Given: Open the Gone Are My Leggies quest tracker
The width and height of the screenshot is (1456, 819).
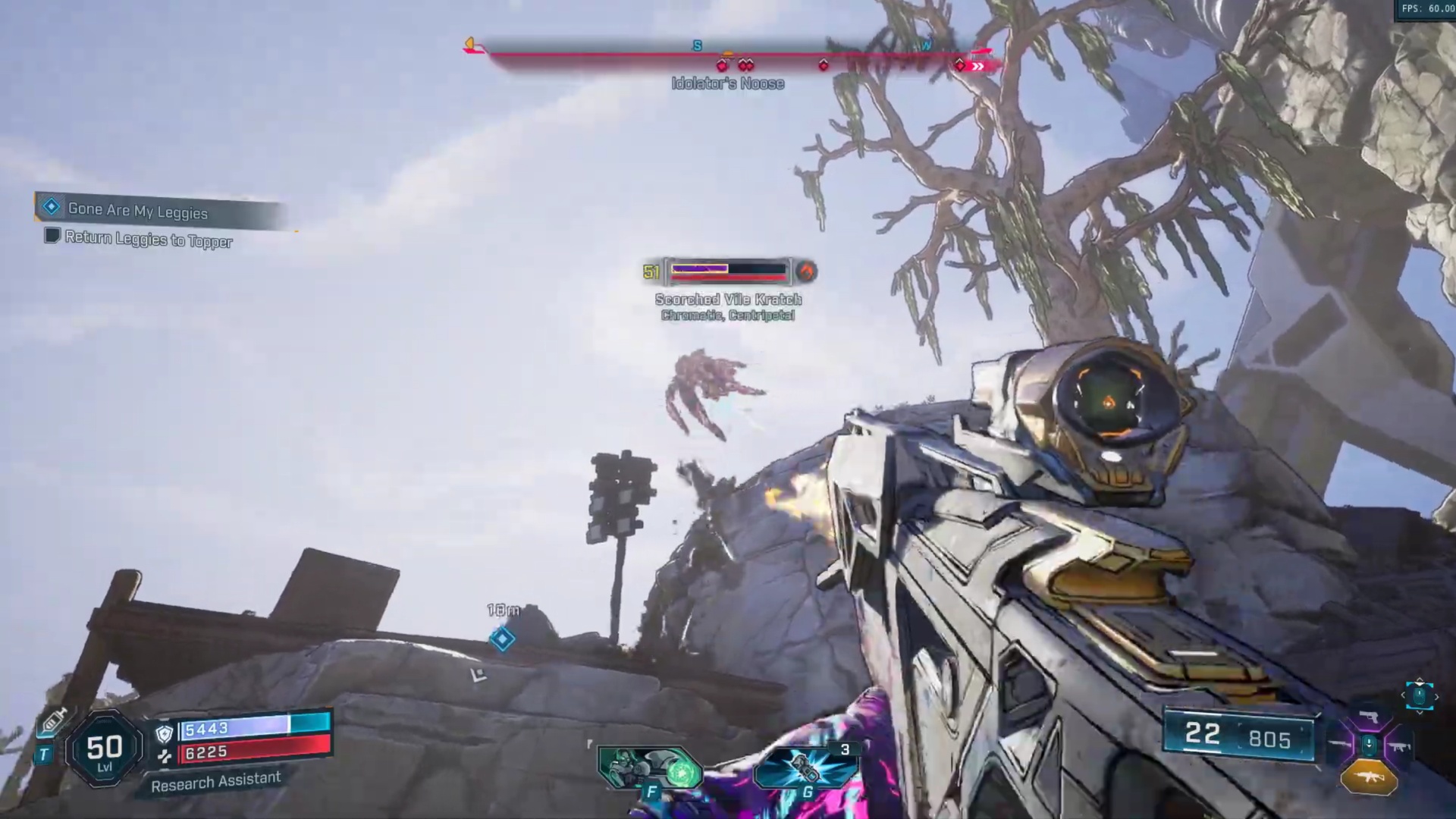Looking at the screenshot, I should click(x=137, y=210).
